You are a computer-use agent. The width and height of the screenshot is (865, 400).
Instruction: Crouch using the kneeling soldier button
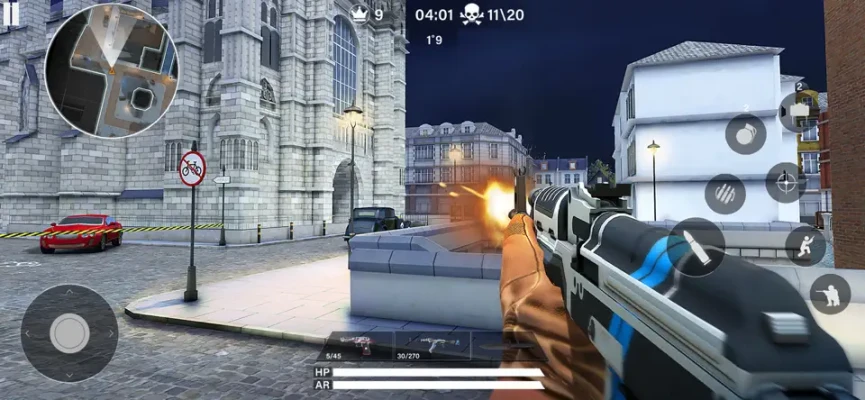point(829,294)
